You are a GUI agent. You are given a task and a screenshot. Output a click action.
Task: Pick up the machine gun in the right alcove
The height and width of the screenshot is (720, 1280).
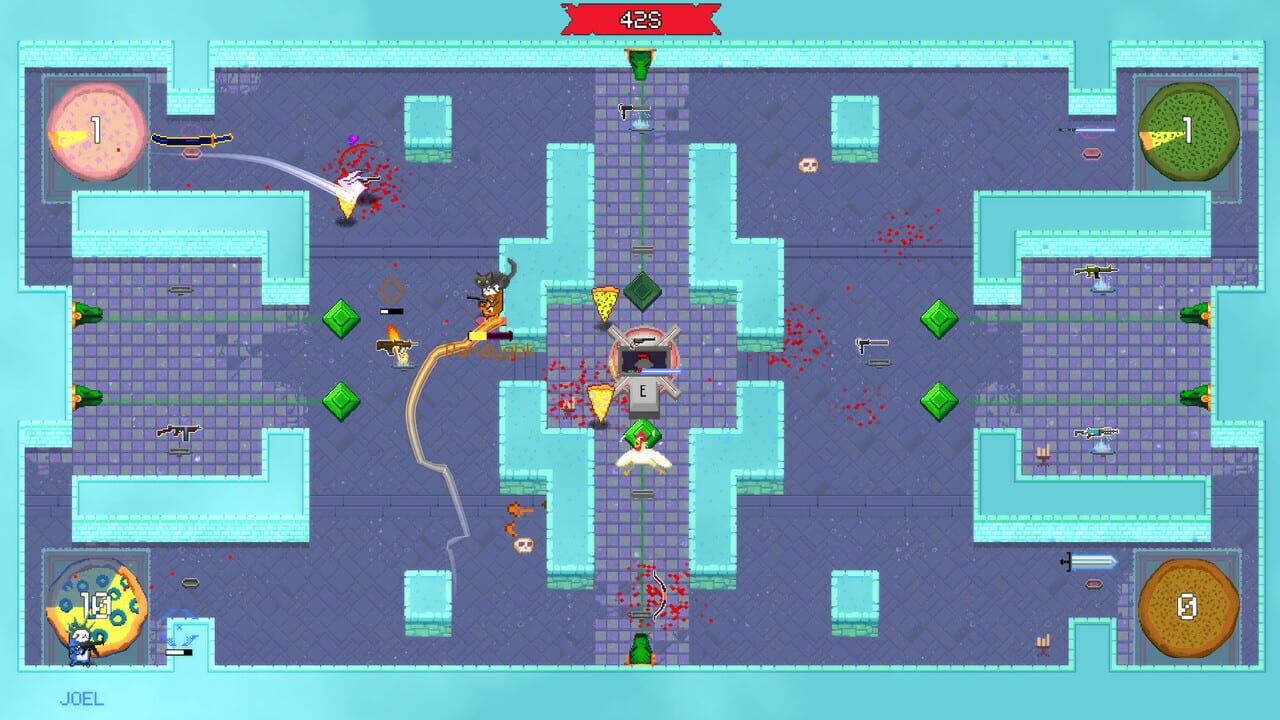[1093, 271]
